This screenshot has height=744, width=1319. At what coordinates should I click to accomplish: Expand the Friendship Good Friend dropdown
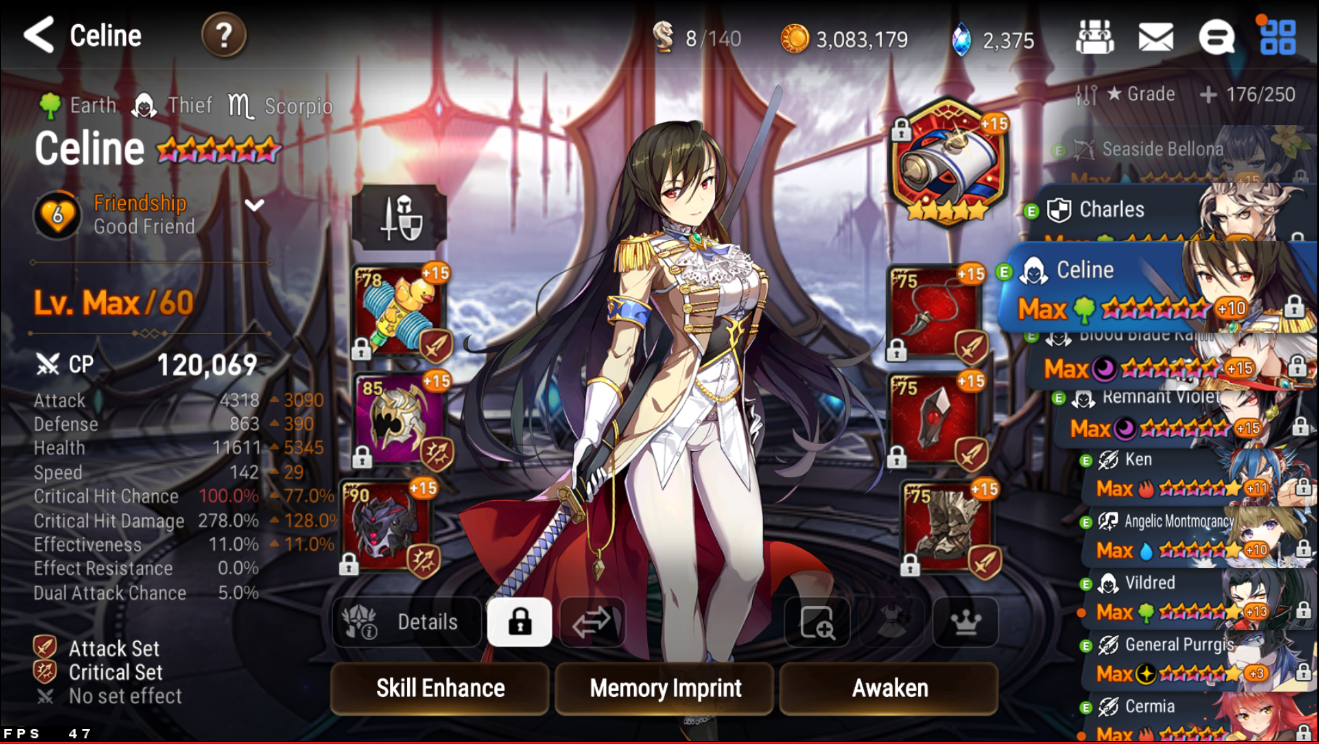[x=254, y=205]
